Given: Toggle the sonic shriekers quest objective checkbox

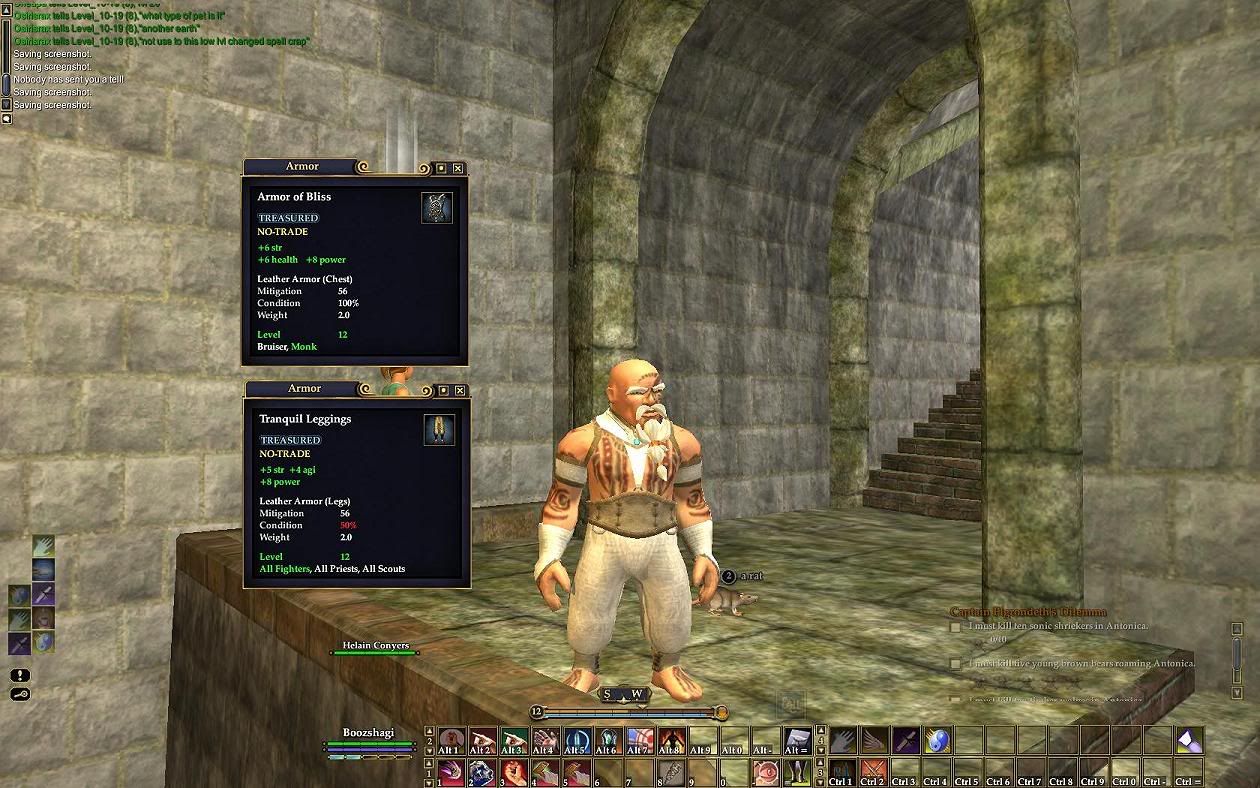Looking at the screenshot, I should tap(955, 627).
